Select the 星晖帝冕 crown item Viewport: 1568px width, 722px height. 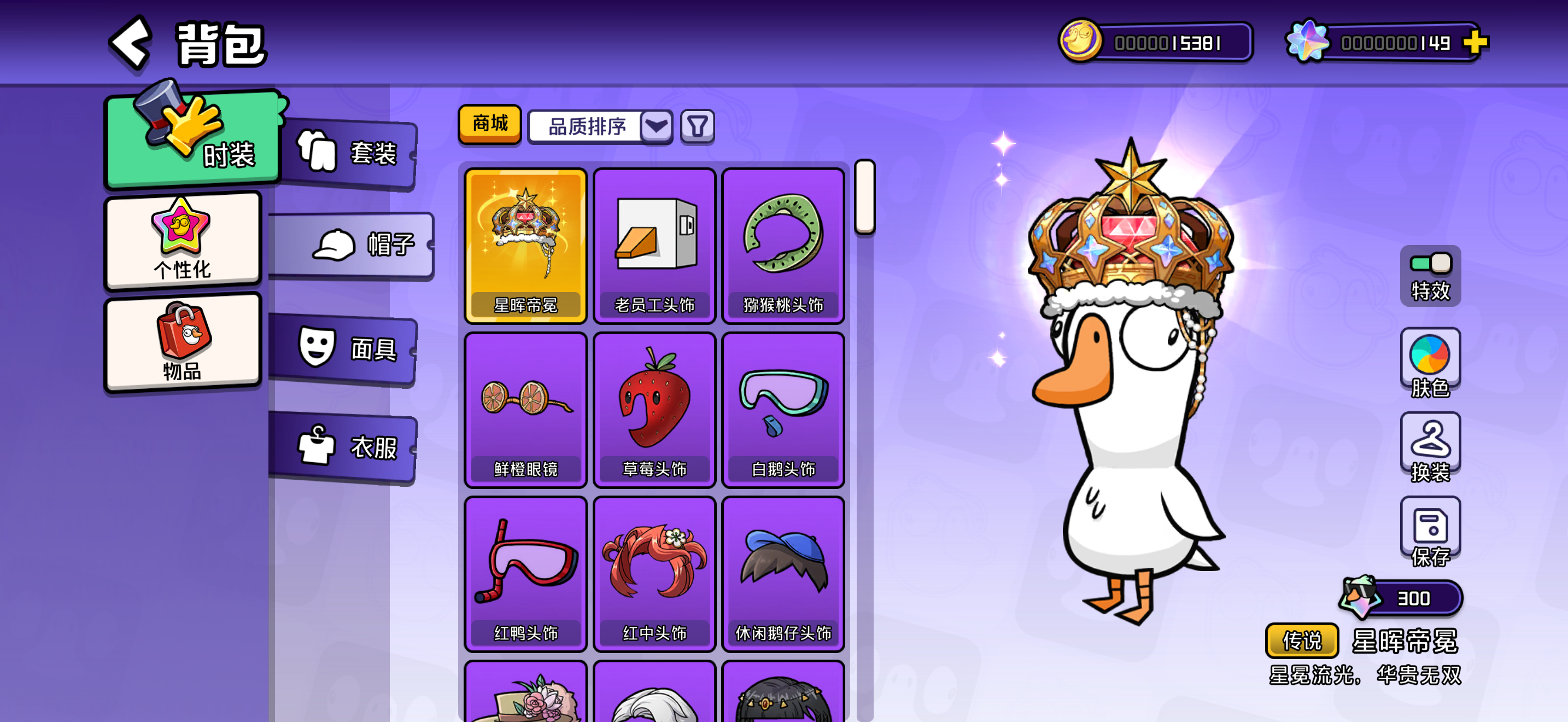(525, 244)
